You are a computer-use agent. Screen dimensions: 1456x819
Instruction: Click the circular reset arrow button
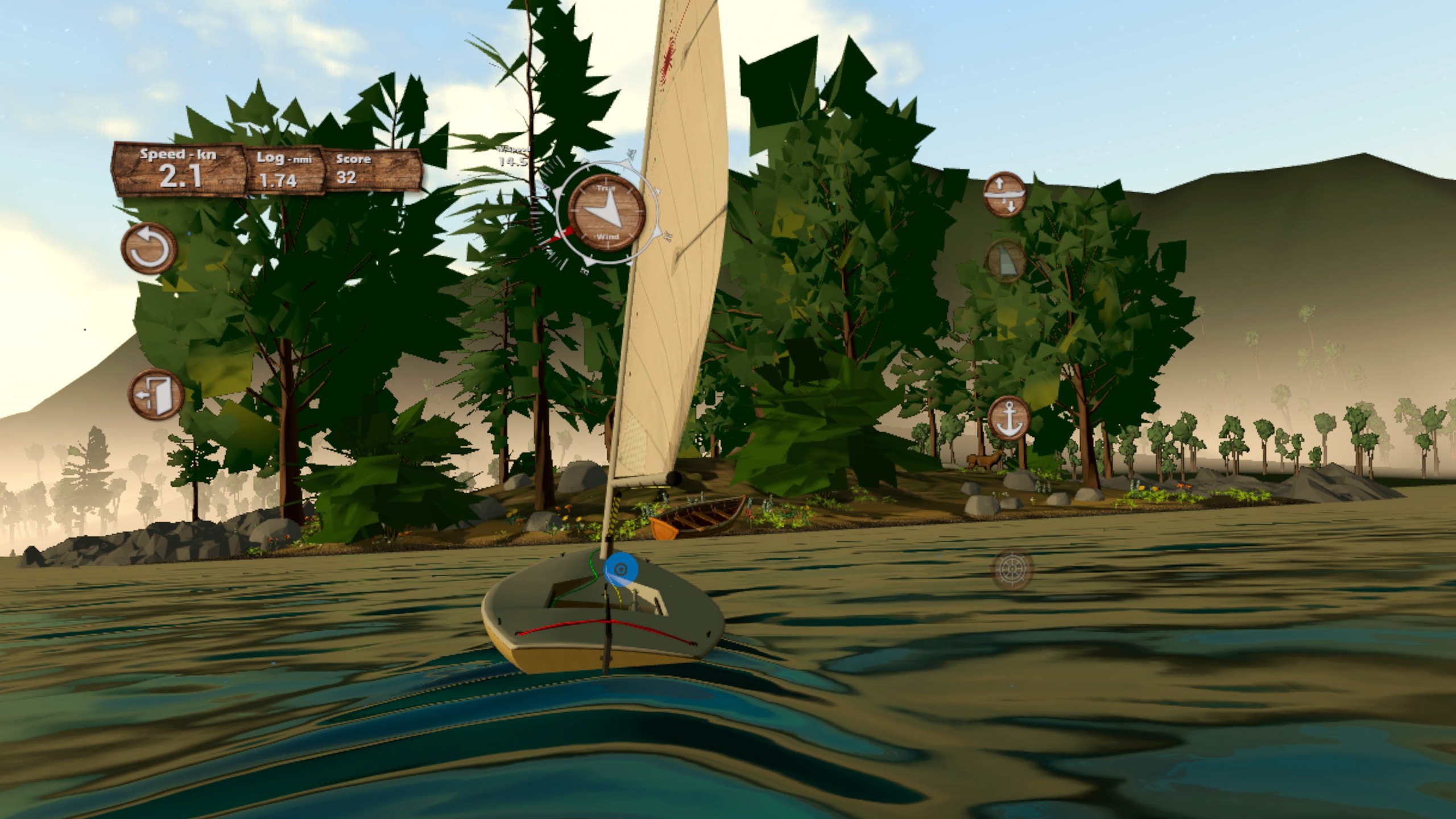(149, 249)
